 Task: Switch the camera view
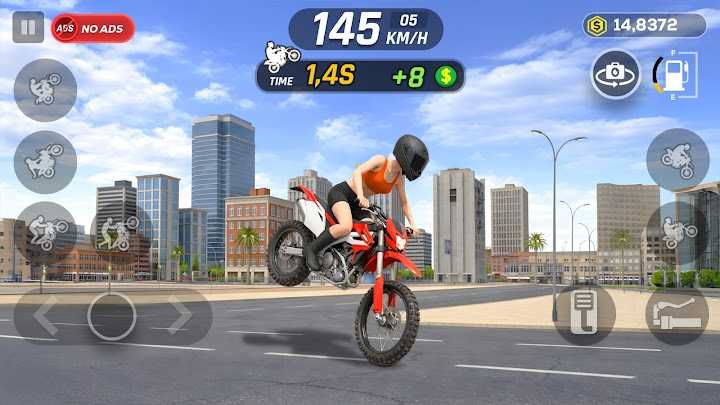tap(615, 74)
